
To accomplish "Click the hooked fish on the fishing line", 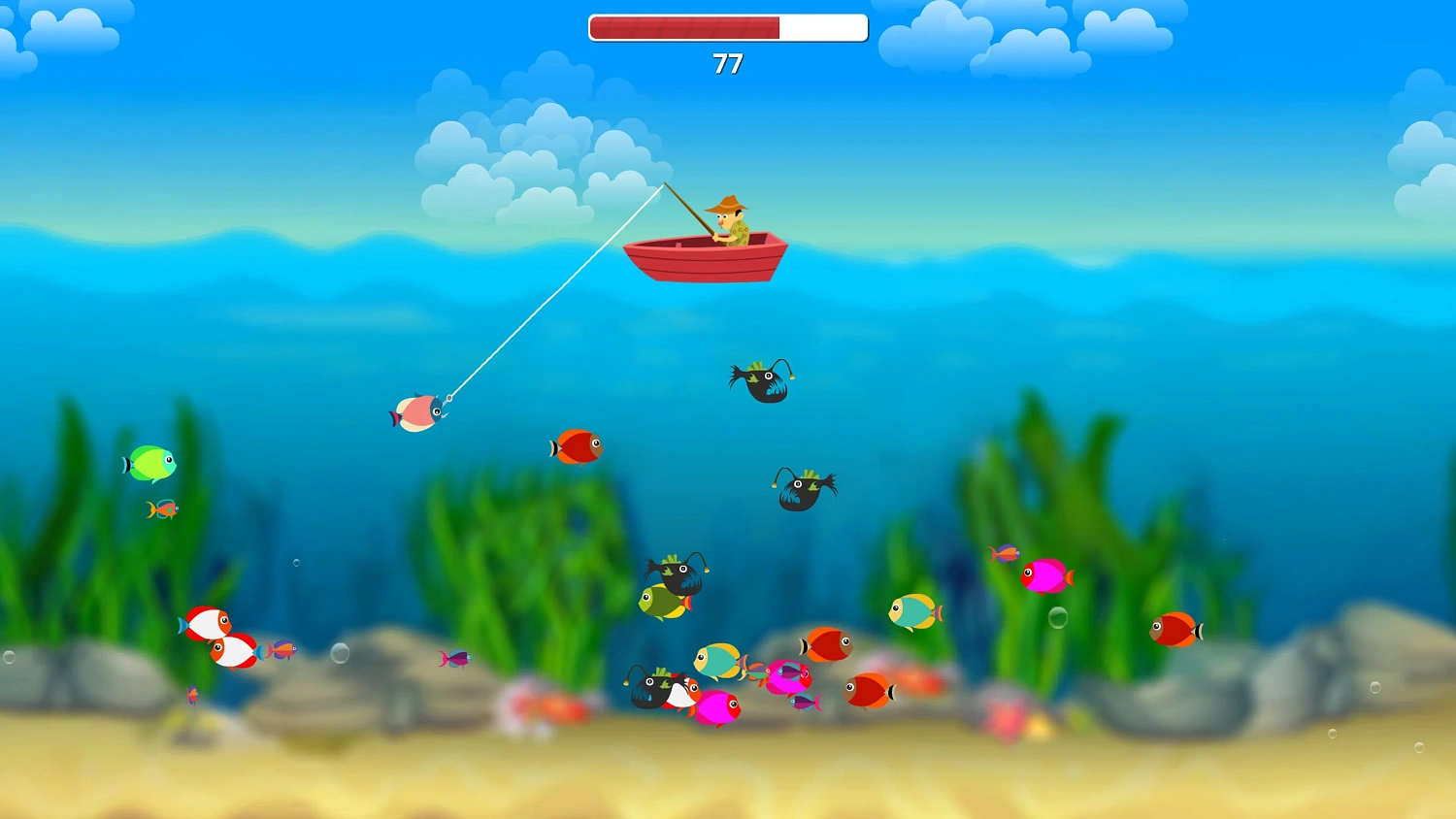I will (419, 412).
